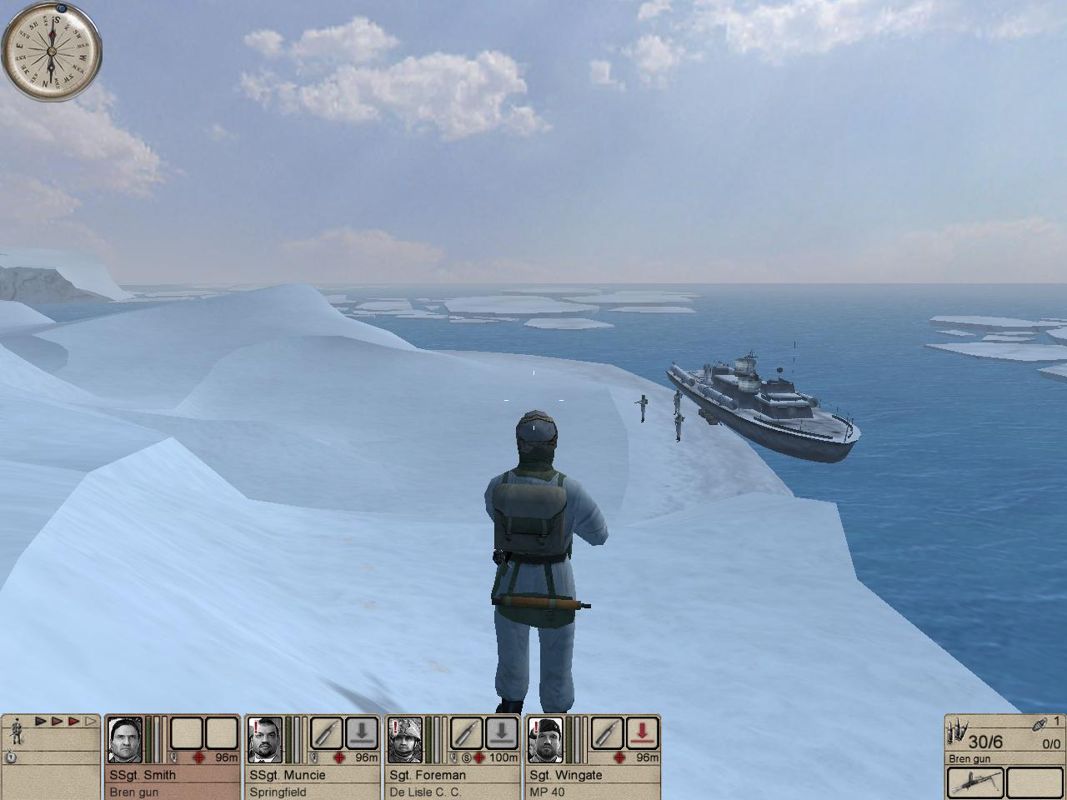Click the grey down-arrow icon on Foreman's panel
The height and width of the screenshot is (800, 1067).
pyautogui.click(x=502, y=733)
